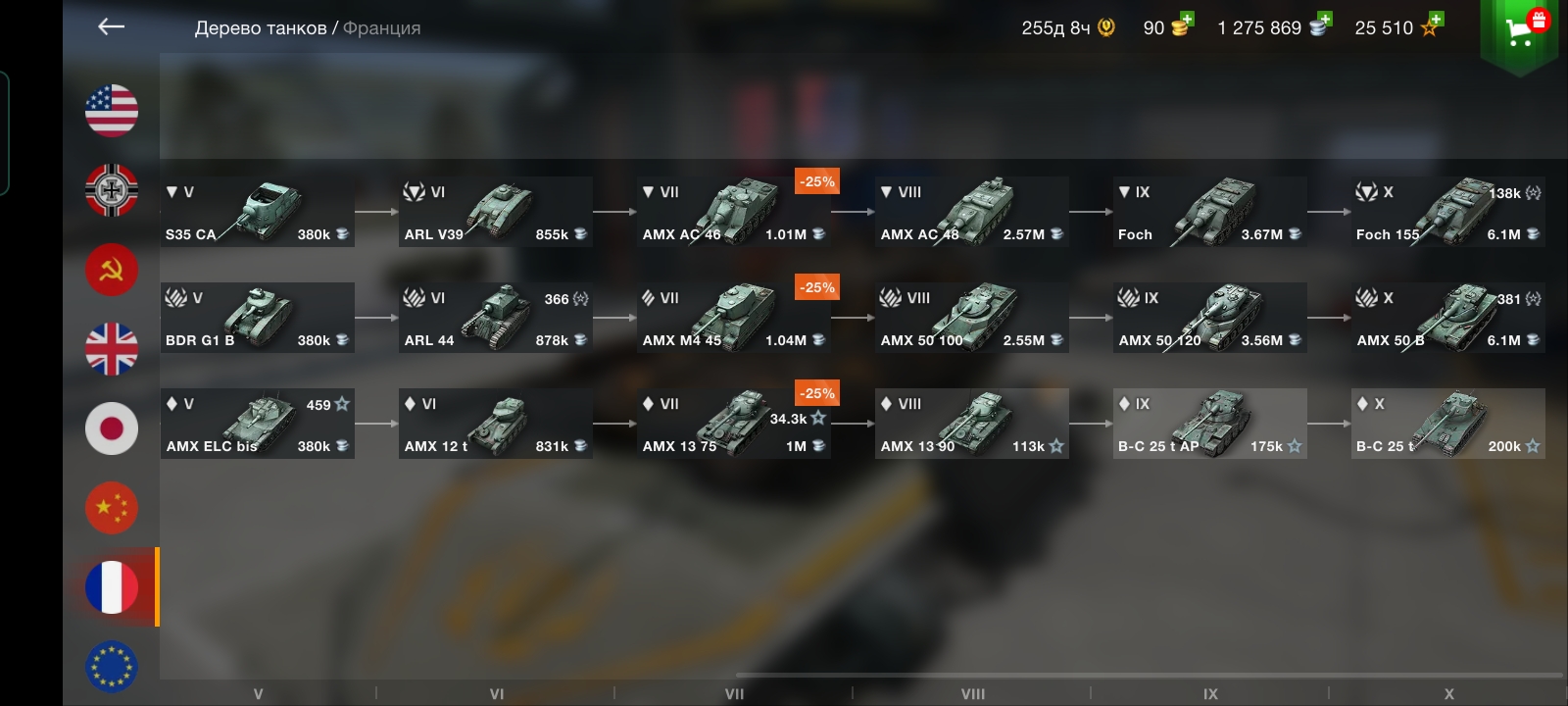Buy more free experience stars
The image size is (1568, 706).
click(1431, 25)
